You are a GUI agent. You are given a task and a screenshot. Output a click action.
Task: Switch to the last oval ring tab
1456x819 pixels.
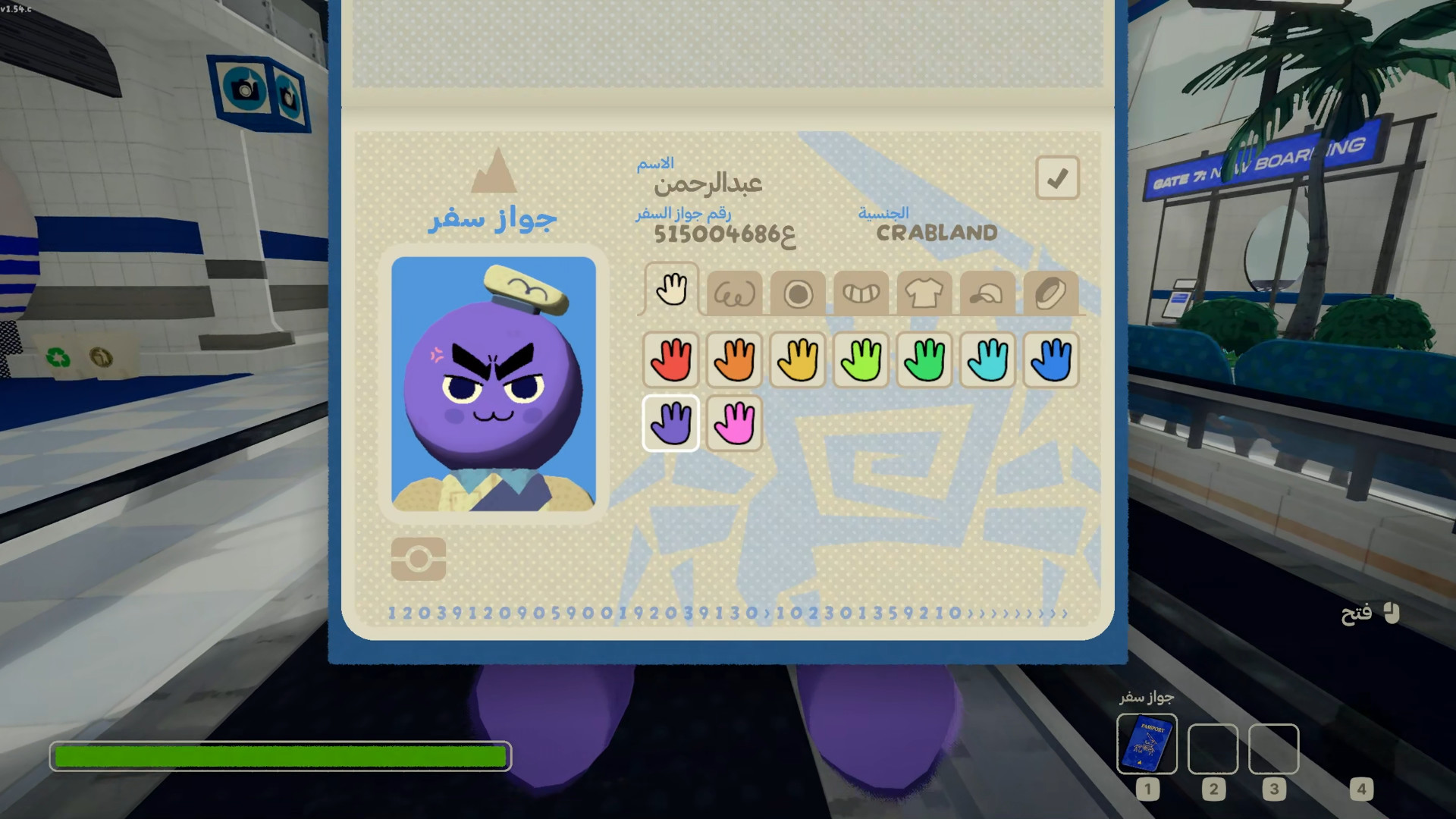point(1050,293)
